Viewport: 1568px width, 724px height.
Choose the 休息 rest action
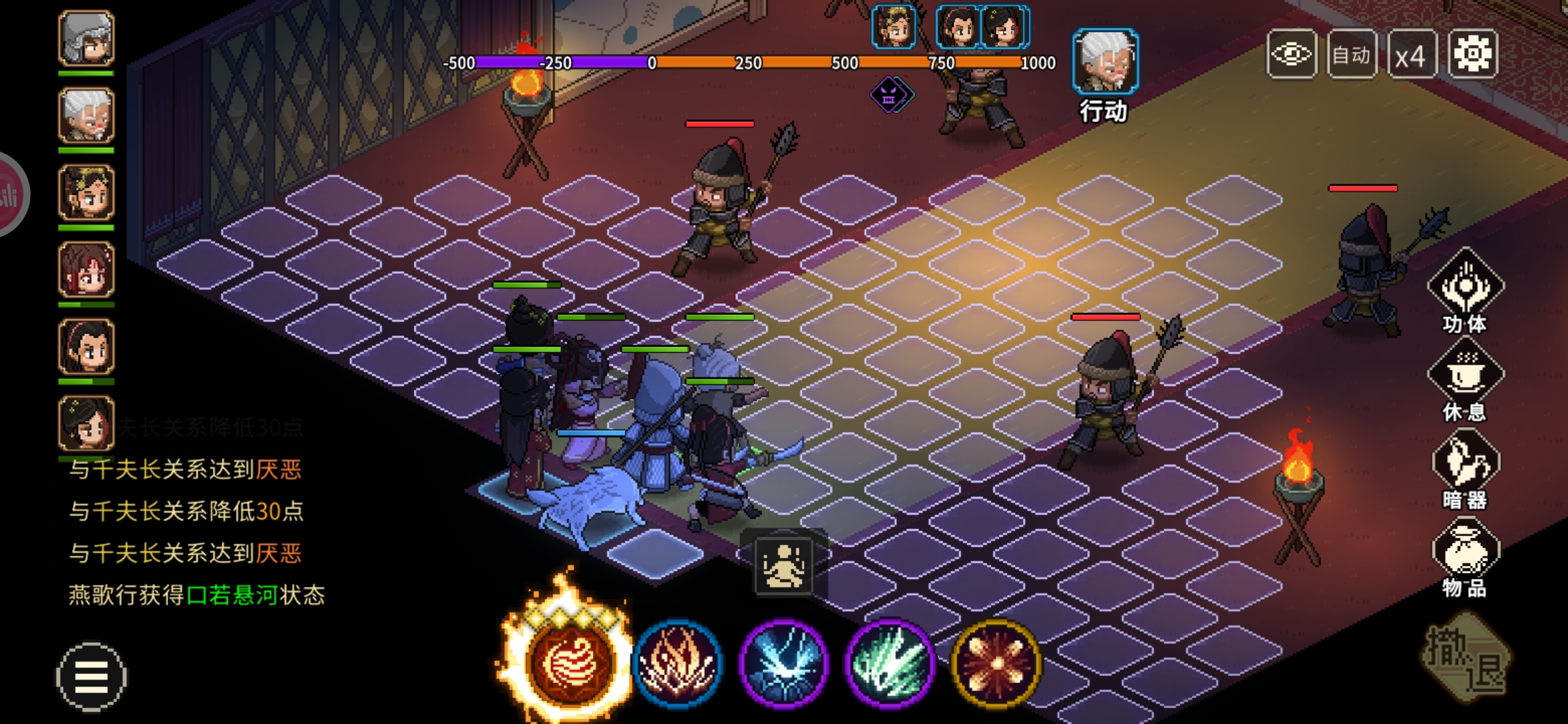click(1465, 379)
